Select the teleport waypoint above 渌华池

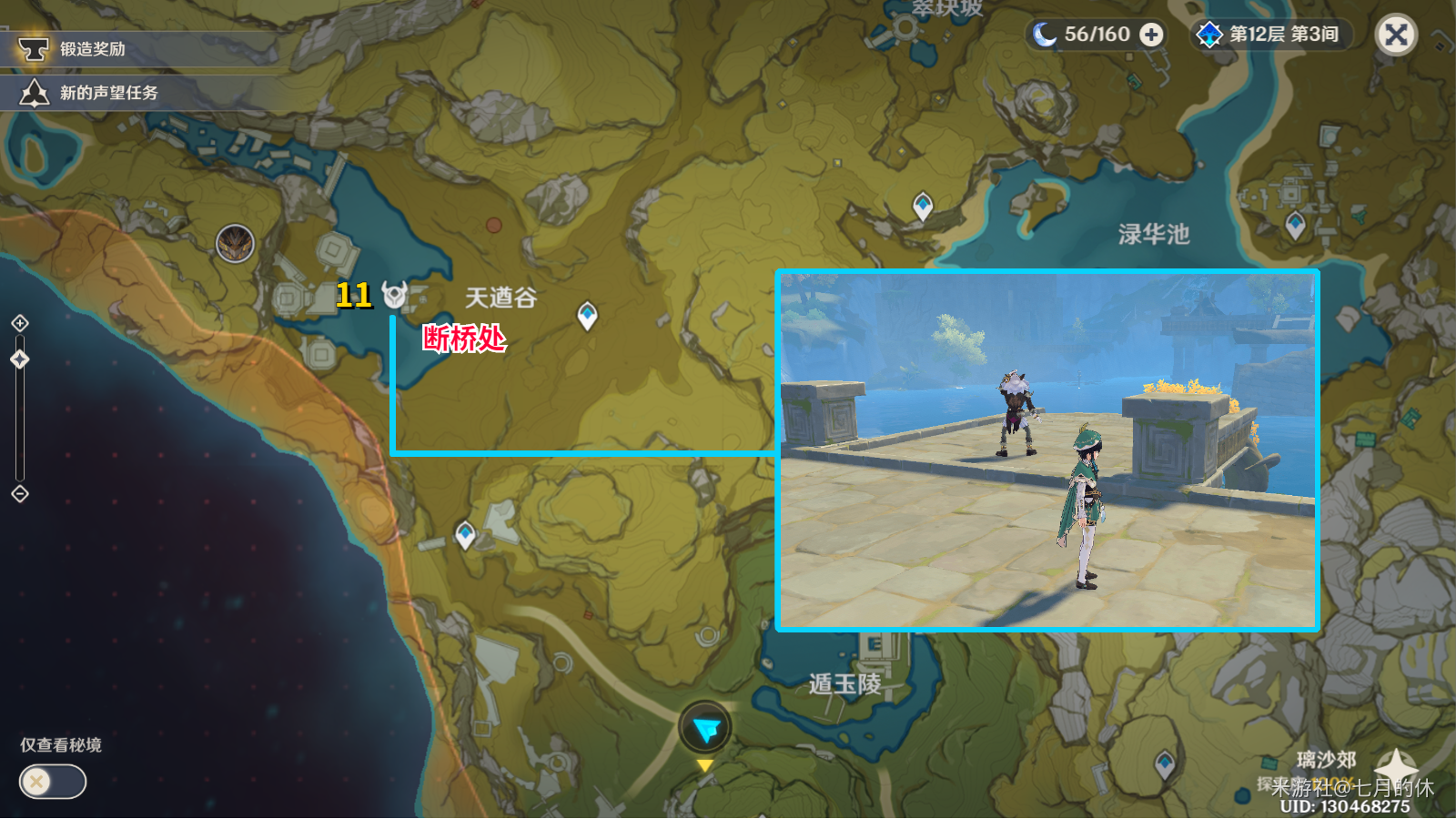click(923, 205)
